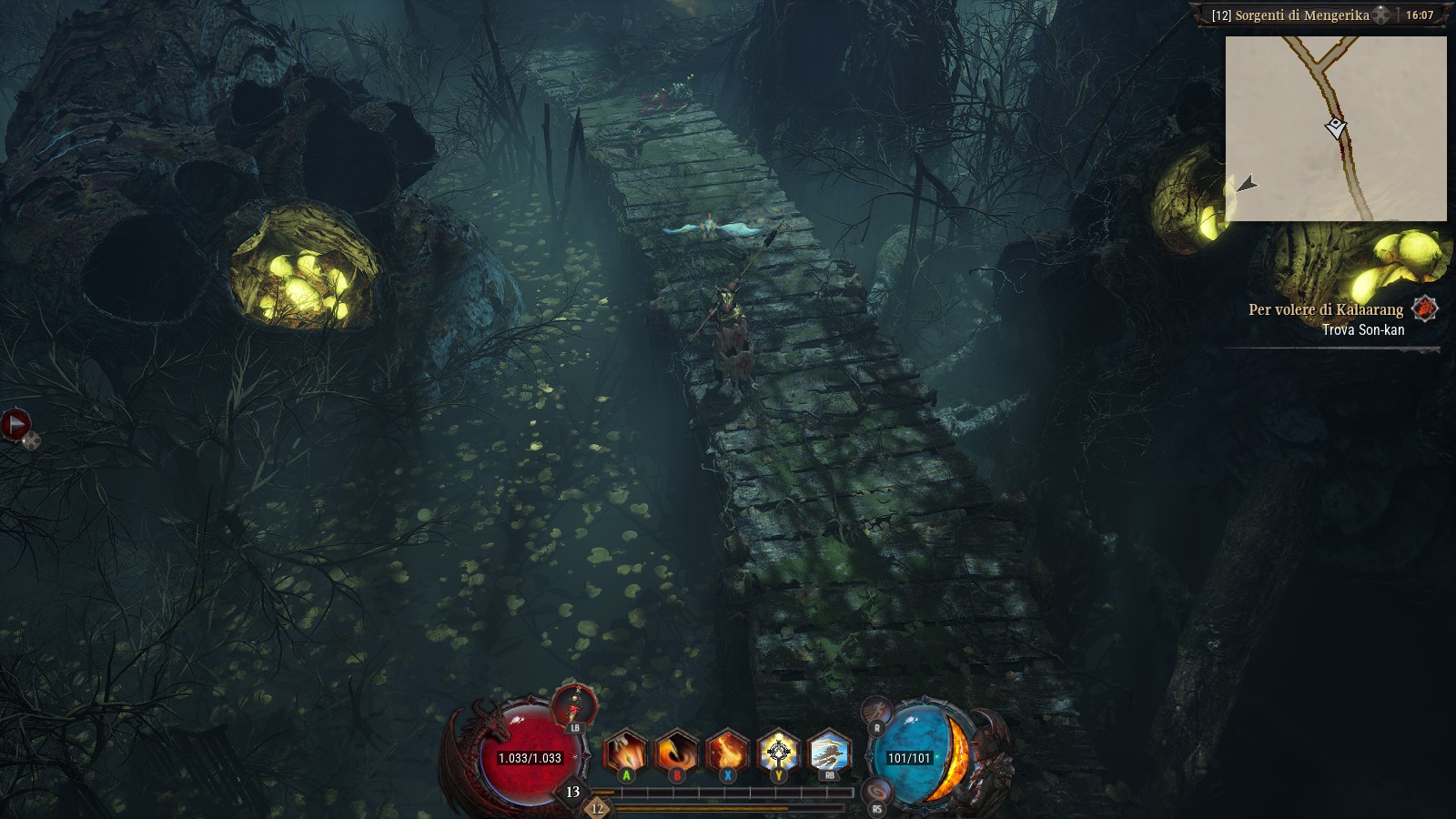Open the Sorgenti di Mengerika area header
Viewport: 1456px width, 819px height.
point(1290,15)
